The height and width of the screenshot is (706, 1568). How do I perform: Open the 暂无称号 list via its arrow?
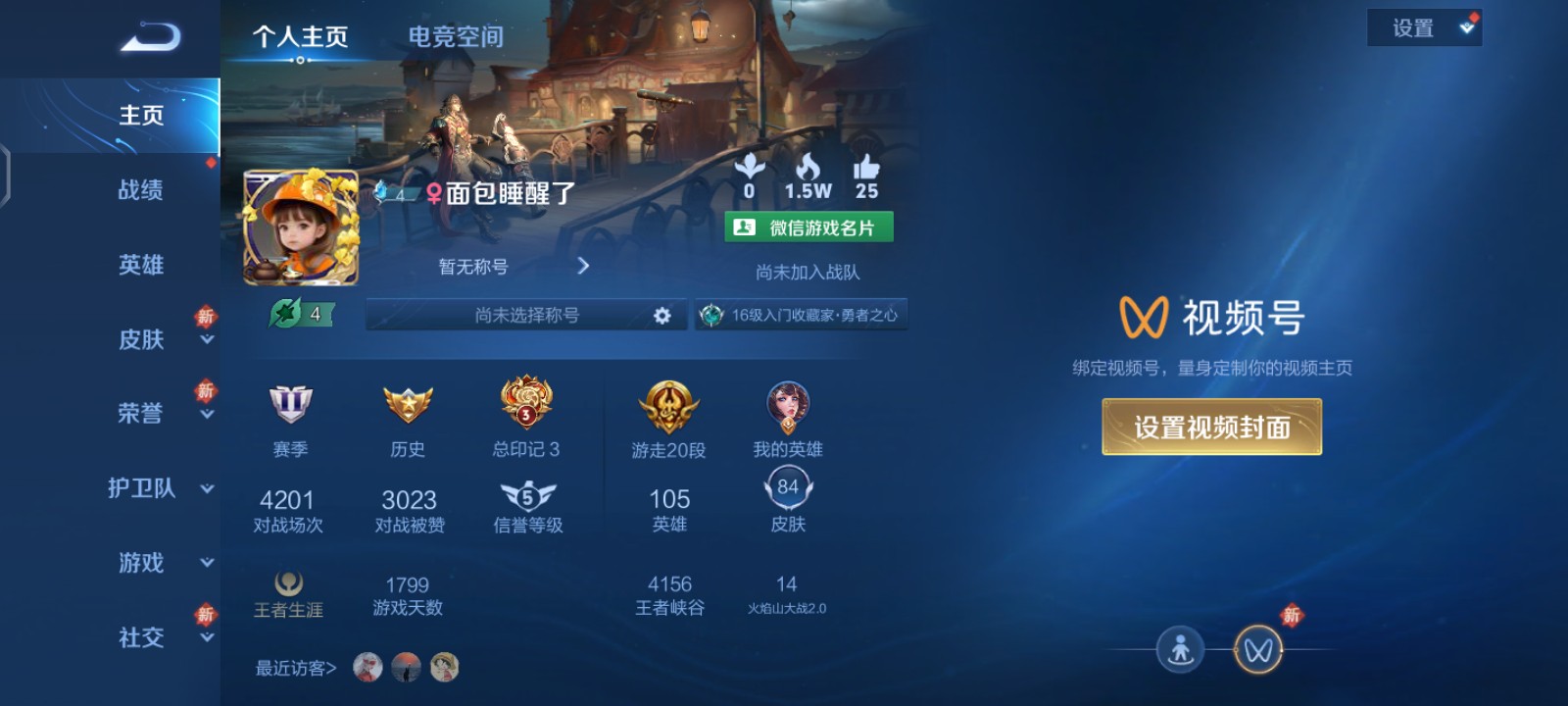point(583,266)
